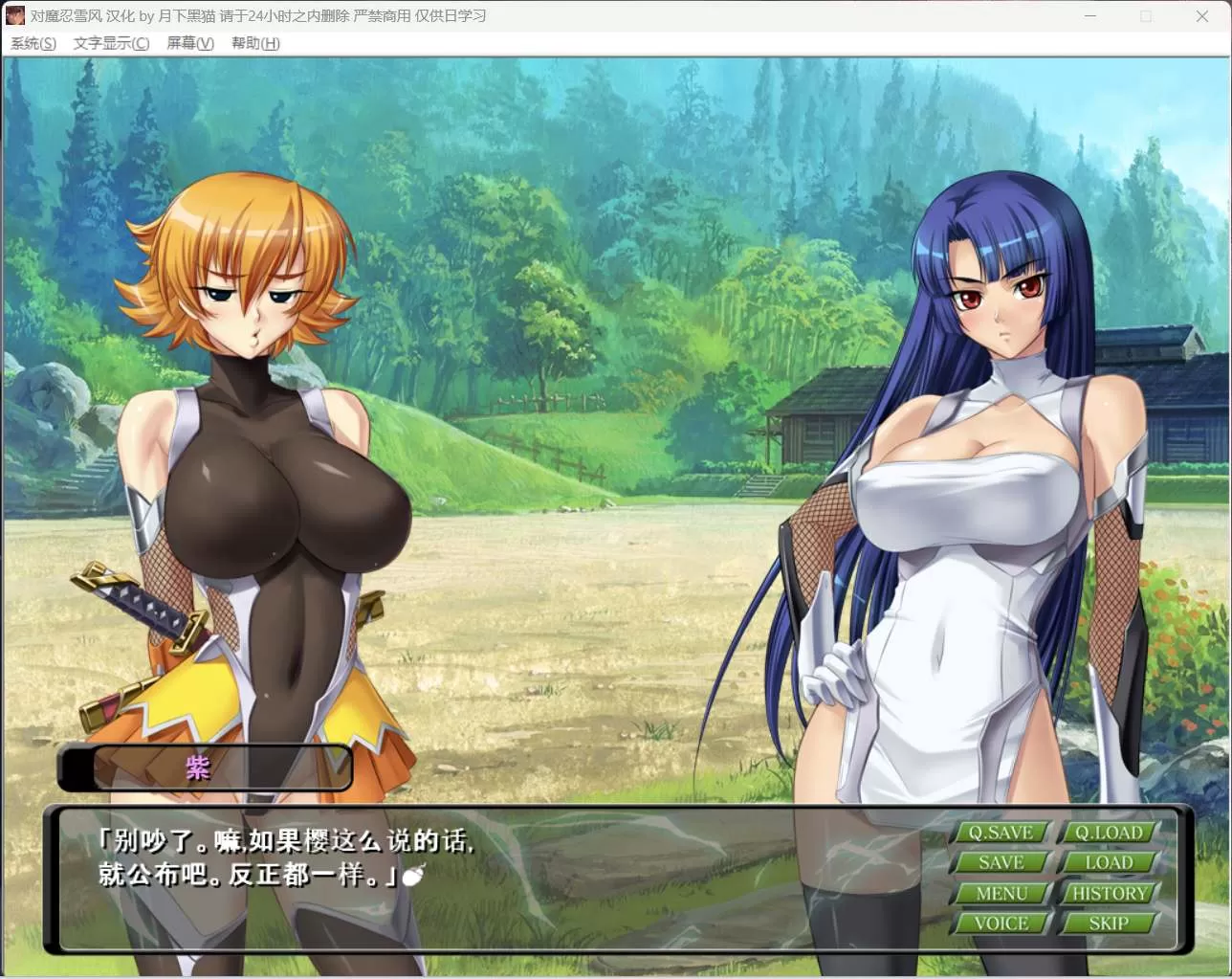Open the 屏幕(V) menu

click(x=188, y=43)
